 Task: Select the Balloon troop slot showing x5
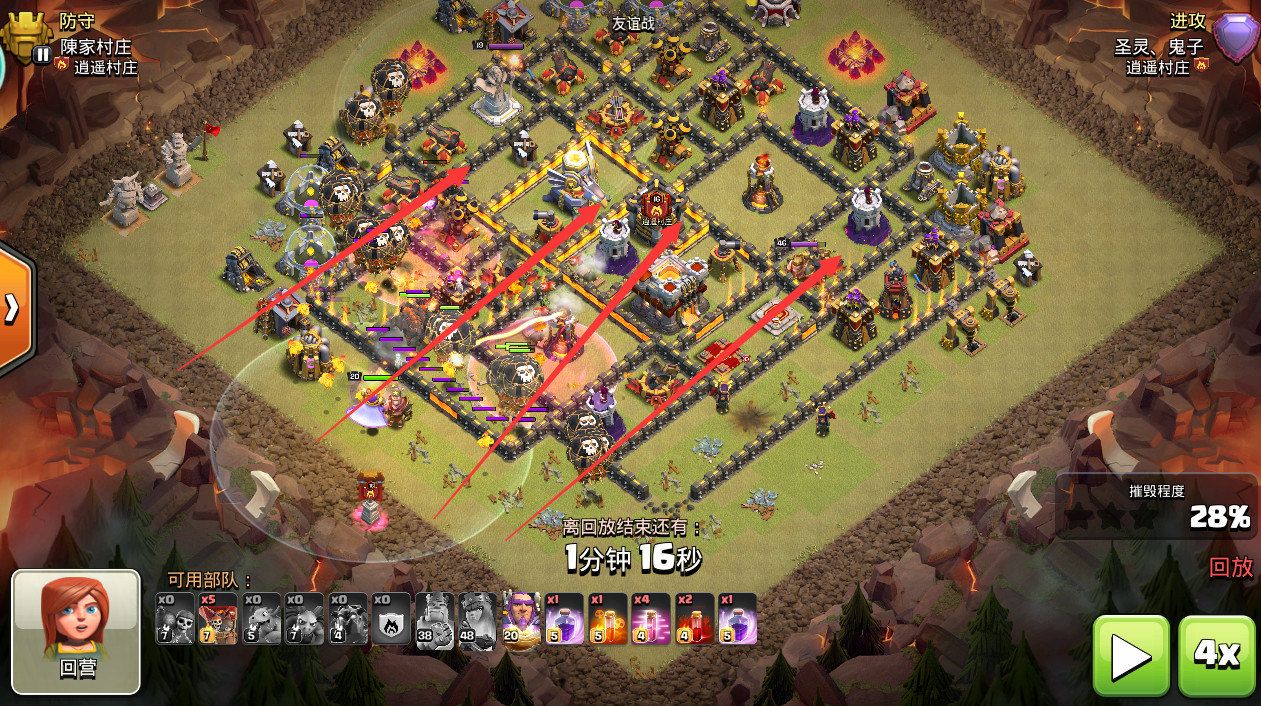218,619
